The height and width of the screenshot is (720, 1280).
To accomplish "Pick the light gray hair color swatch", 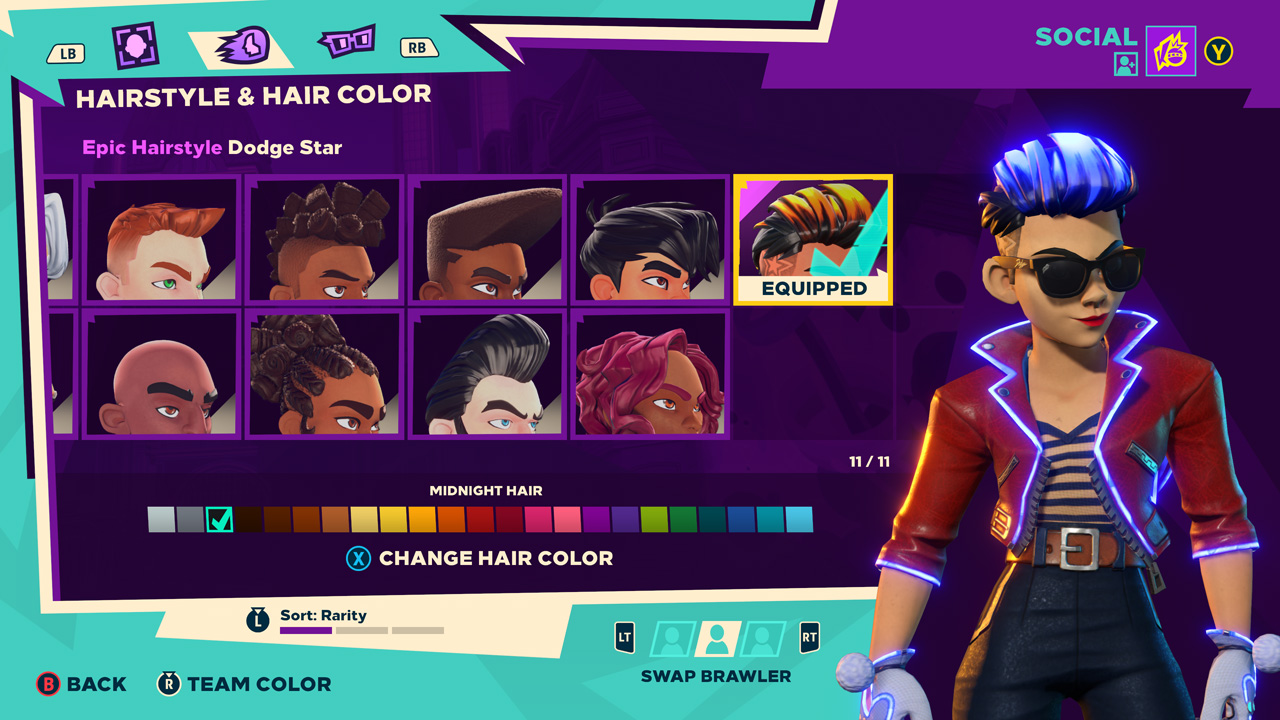I will point(161,520).
